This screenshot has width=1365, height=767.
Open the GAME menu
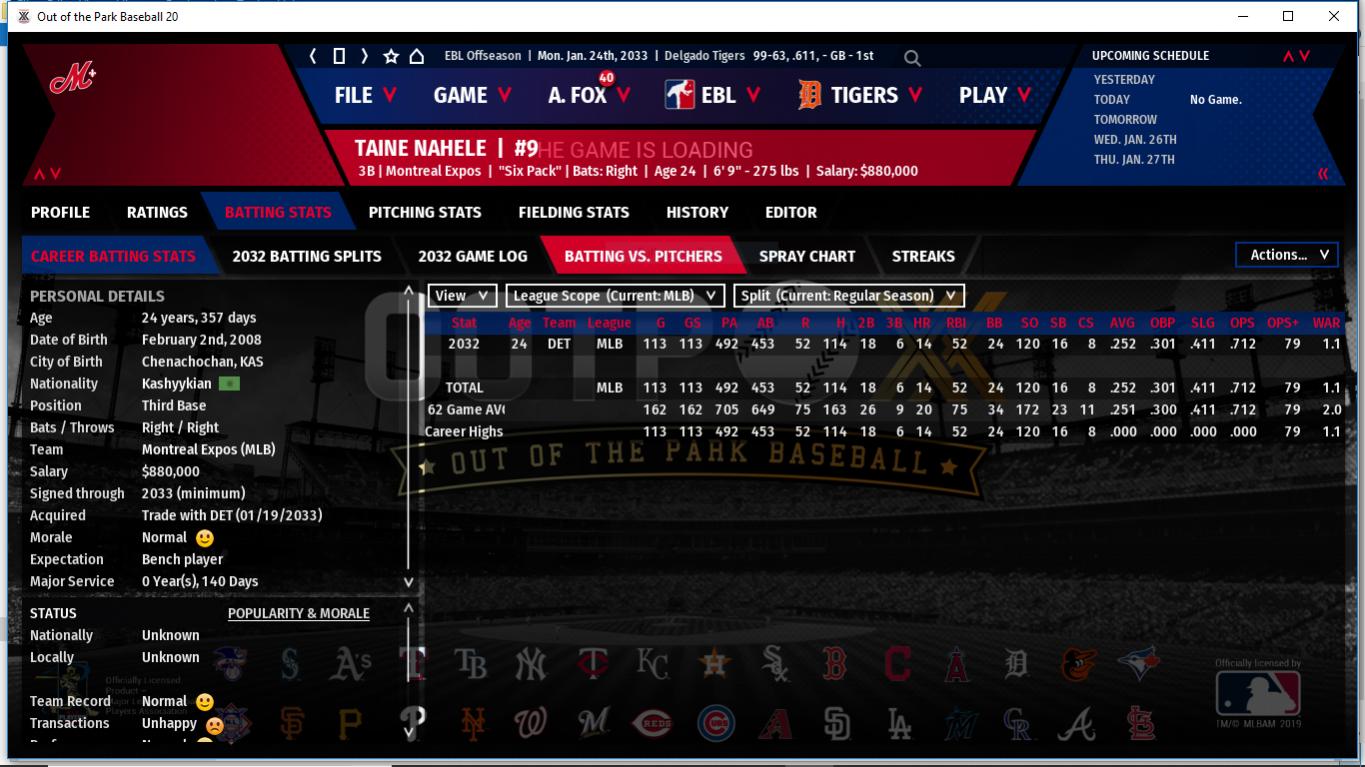tap(472, 95)
